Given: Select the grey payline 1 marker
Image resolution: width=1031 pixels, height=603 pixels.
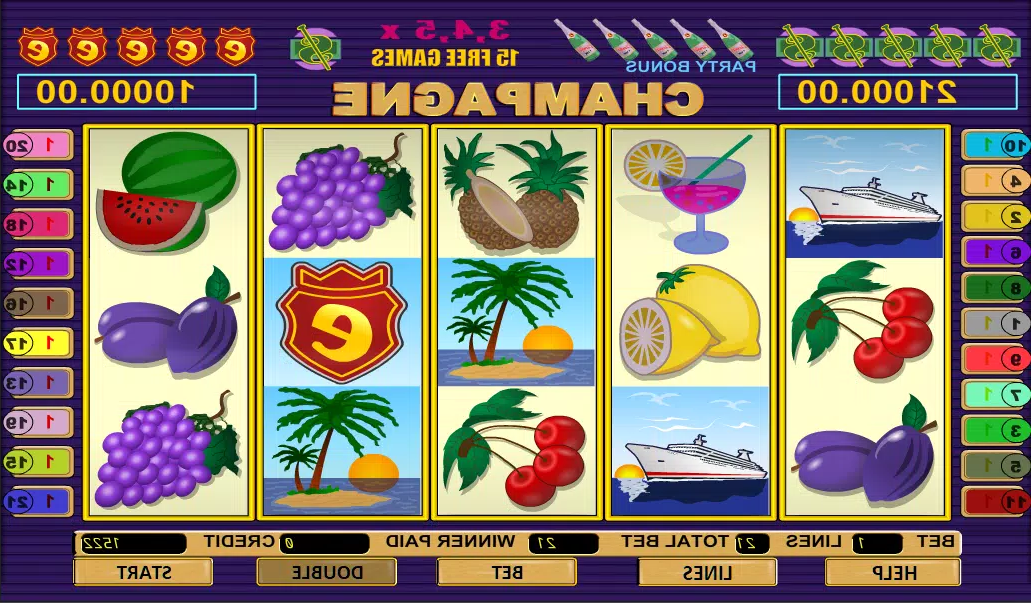Looking at the screenshot, I should [x=993, y=323].
